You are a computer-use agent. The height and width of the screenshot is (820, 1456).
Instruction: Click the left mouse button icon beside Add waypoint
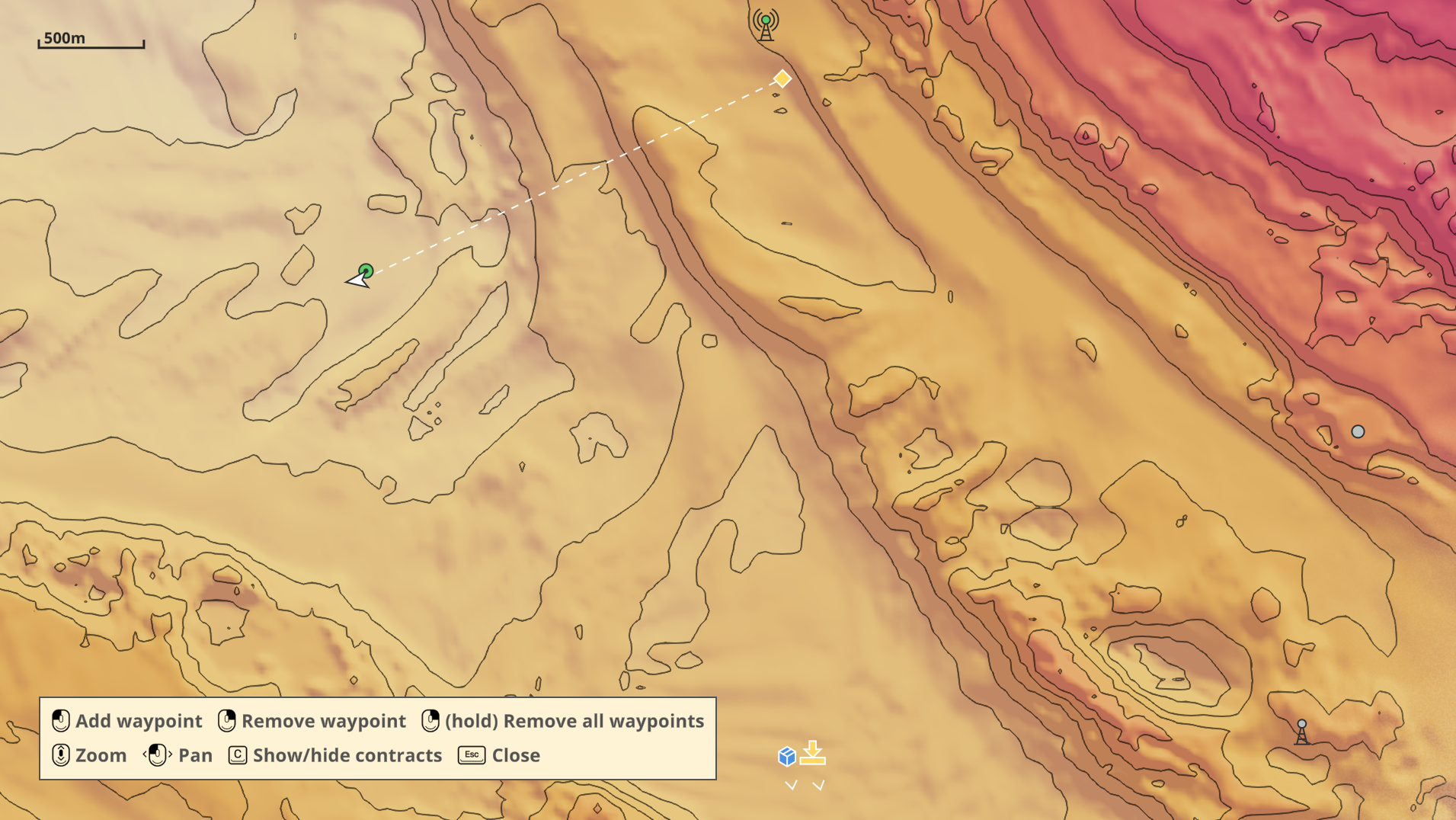[x=59, y=720]
